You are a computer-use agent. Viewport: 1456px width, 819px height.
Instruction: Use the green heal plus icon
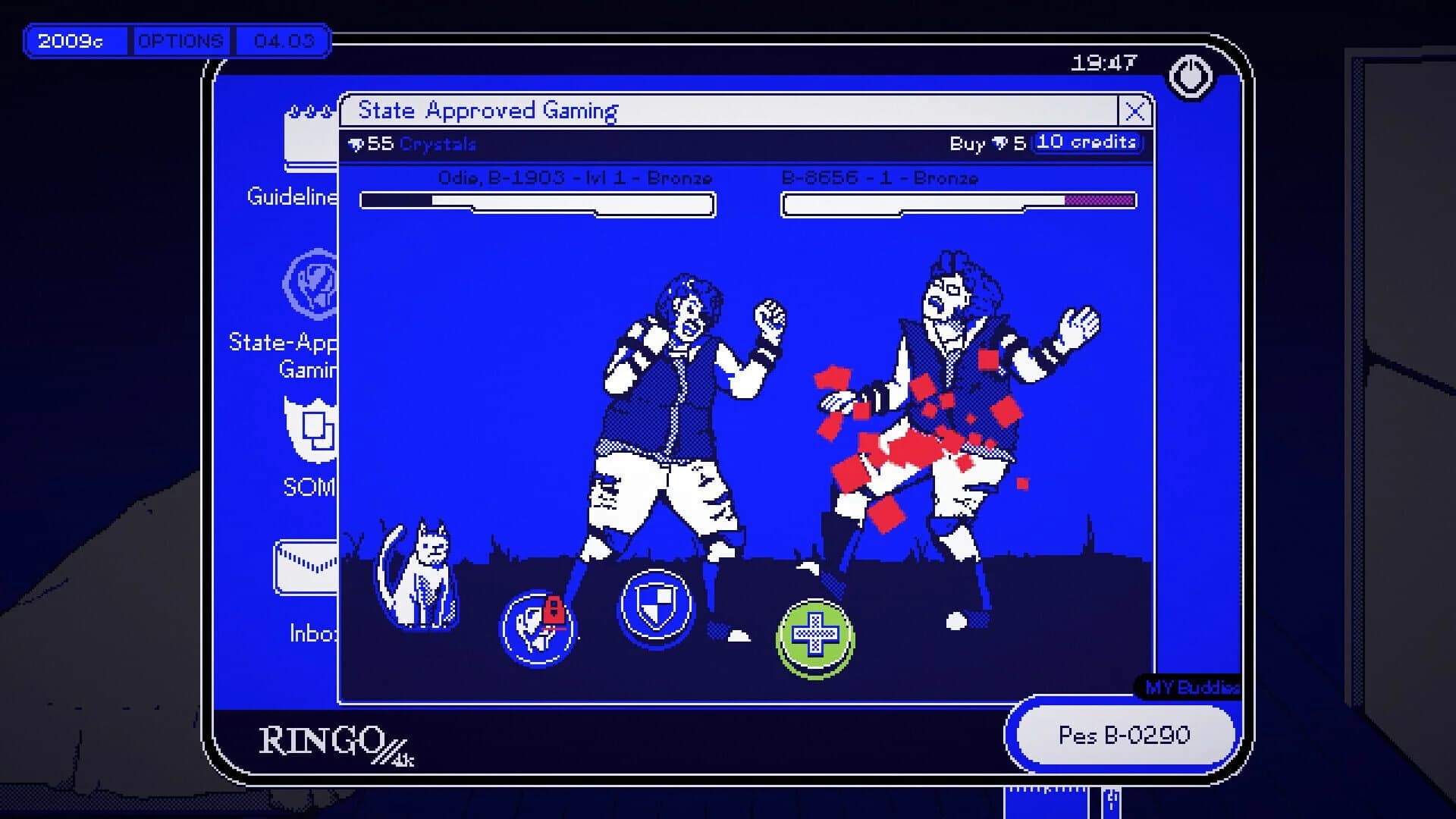point(814,639)
